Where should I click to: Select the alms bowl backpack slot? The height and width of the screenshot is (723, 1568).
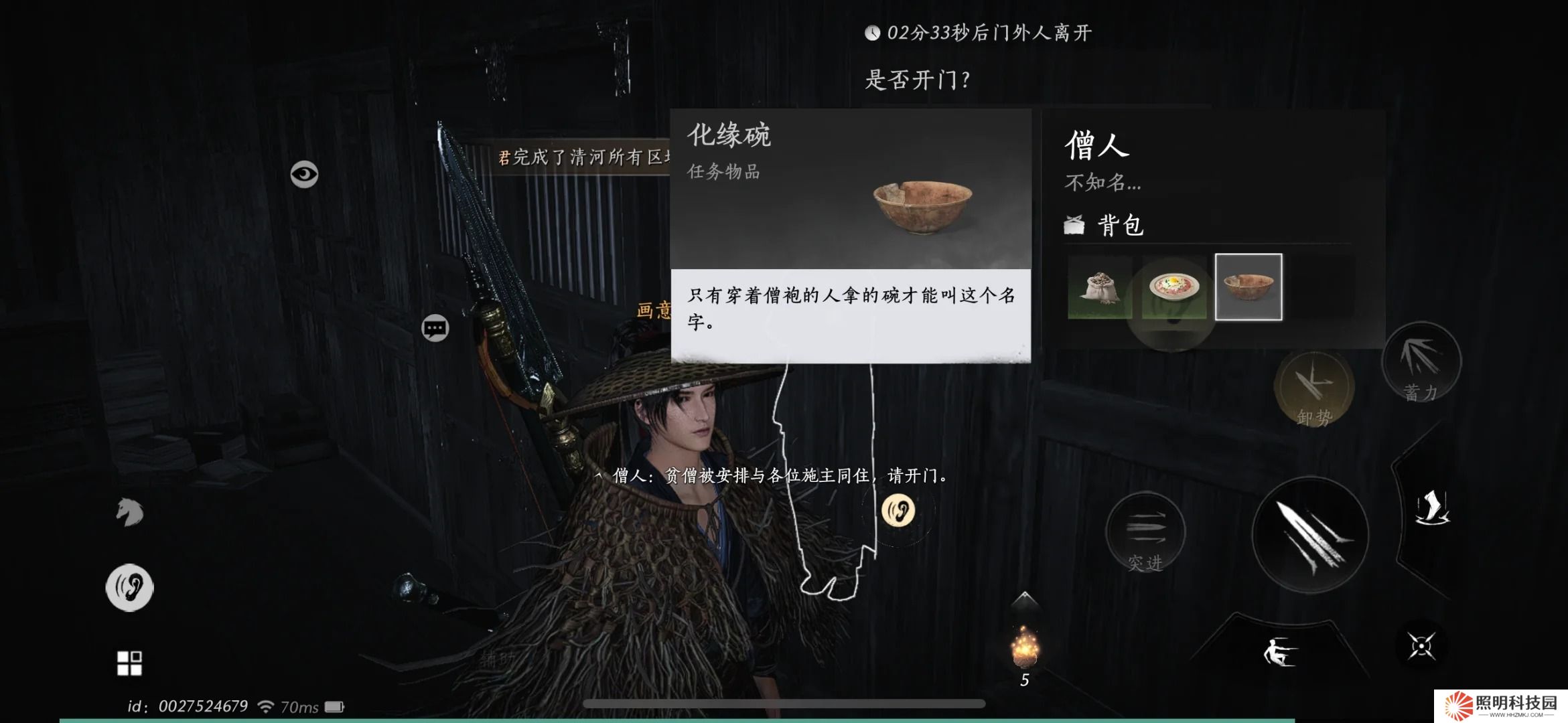point(1249,287)
